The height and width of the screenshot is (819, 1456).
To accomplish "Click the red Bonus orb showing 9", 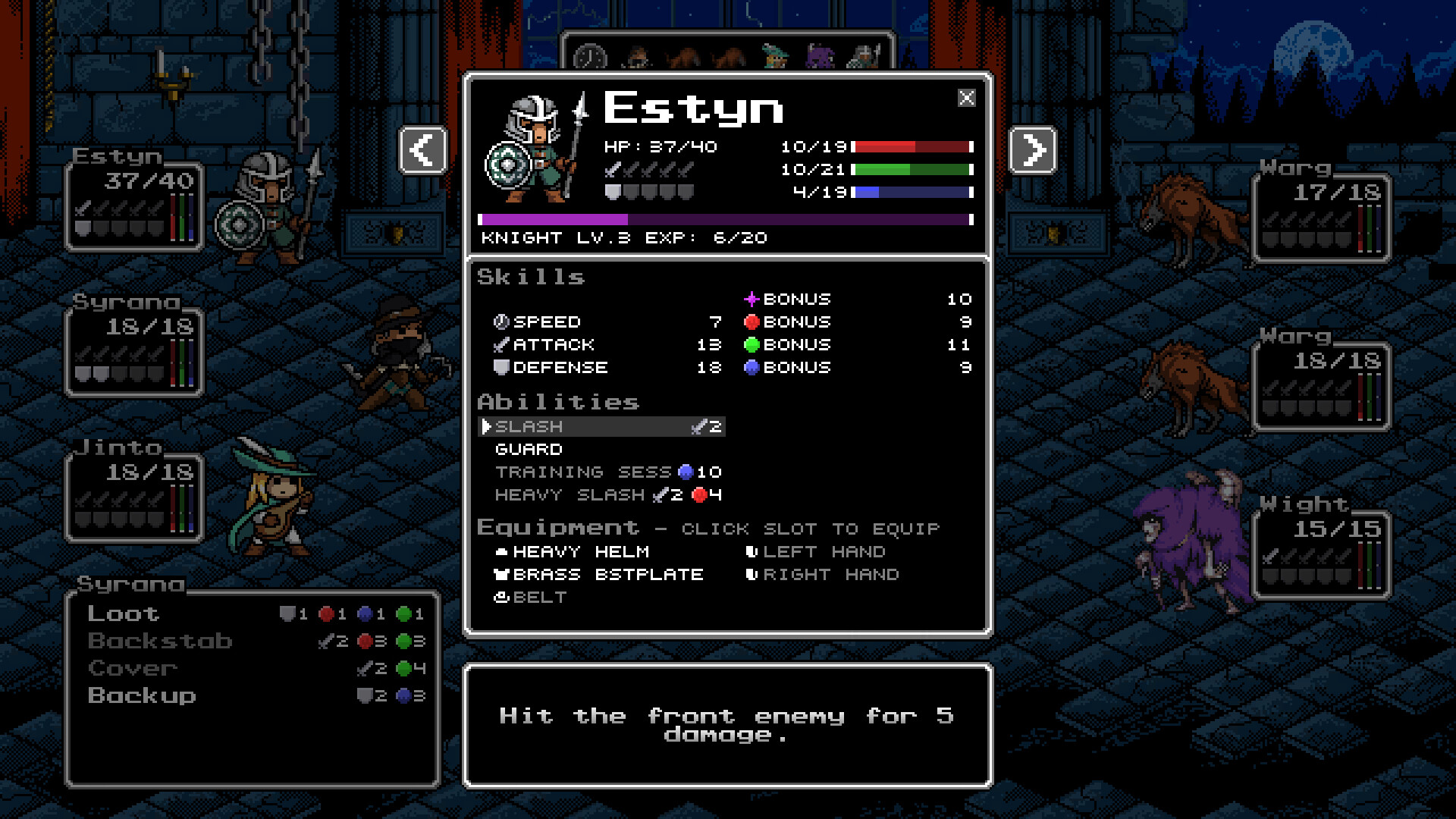I will [x=752, y=322].
